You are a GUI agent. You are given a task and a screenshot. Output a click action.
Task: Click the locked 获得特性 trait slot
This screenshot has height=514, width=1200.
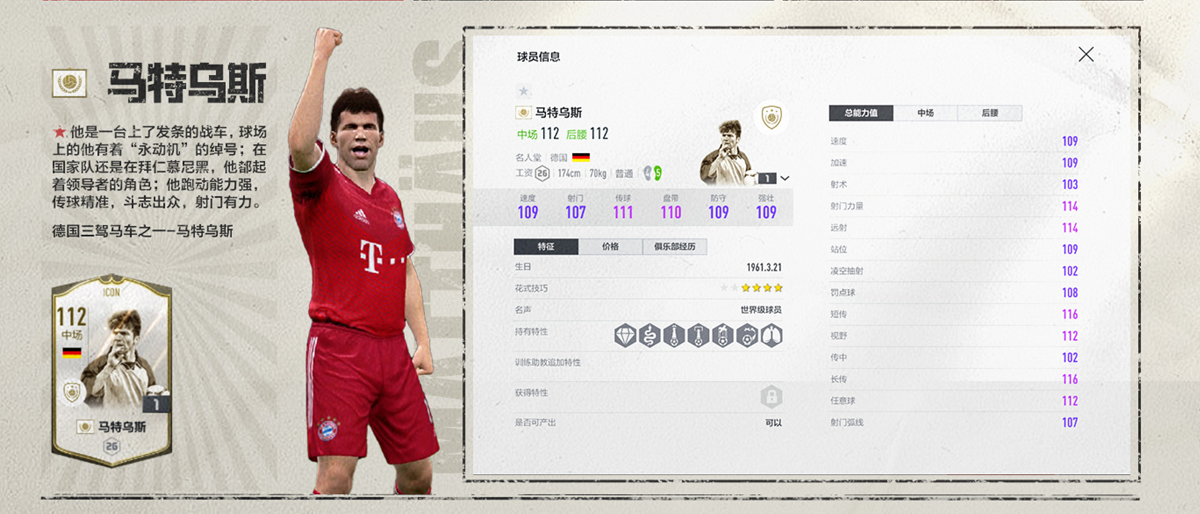pyautogui.click(x=770, y=397)
